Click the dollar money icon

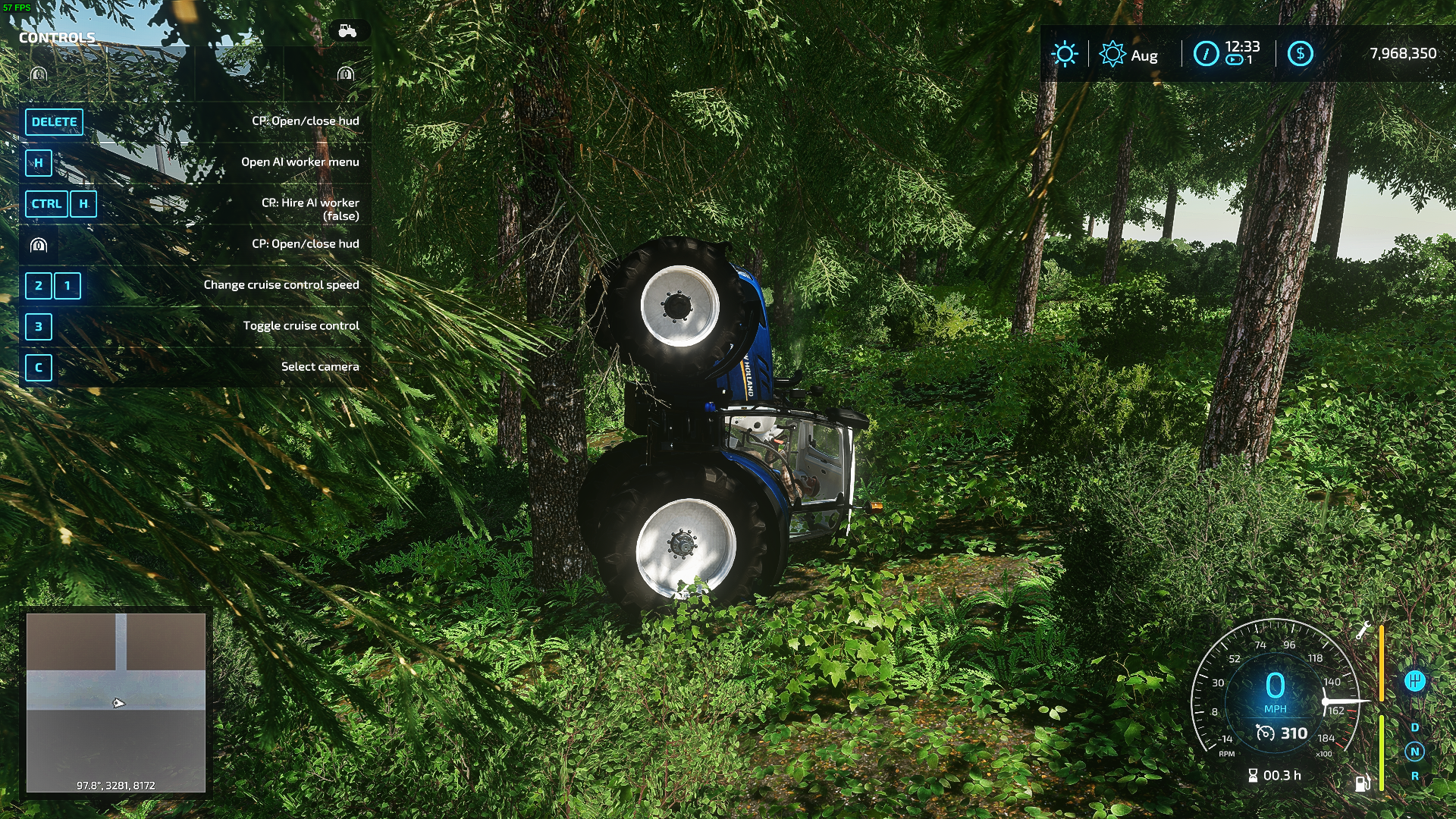pos(1300,54)
